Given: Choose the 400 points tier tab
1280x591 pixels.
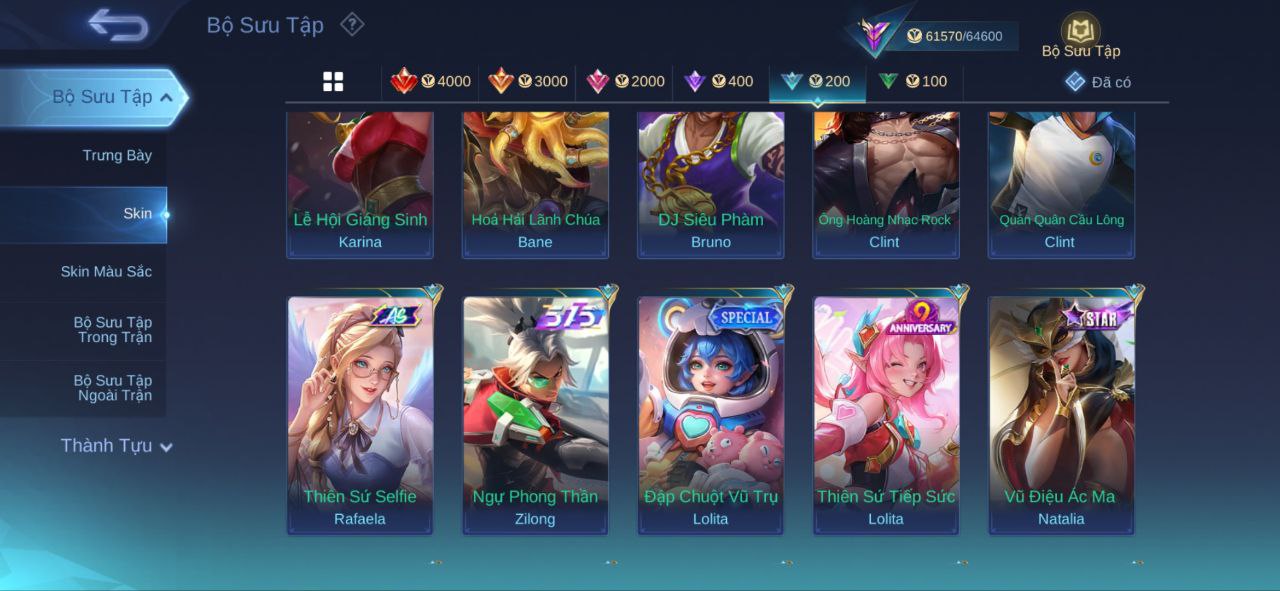Looking at the screenshot, I should pos(719,82).
